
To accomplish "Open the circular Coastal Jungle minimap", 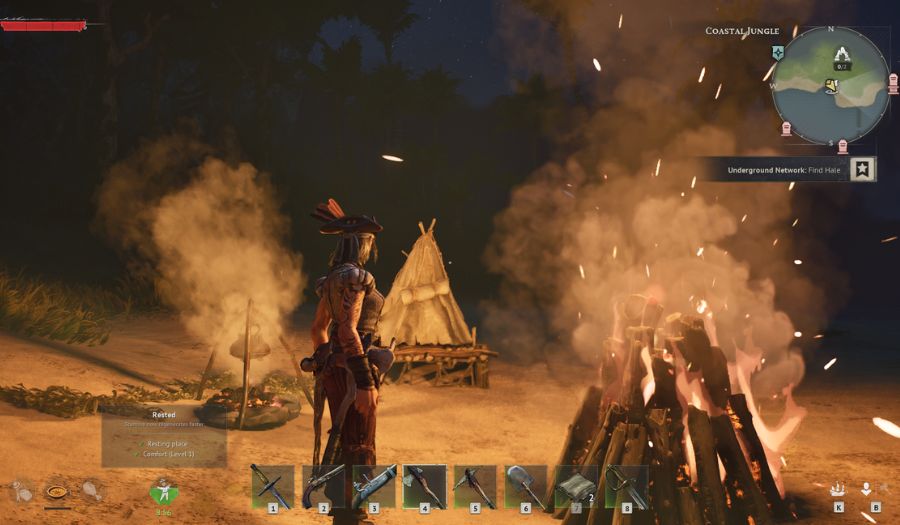I will [x=830, y=84].
